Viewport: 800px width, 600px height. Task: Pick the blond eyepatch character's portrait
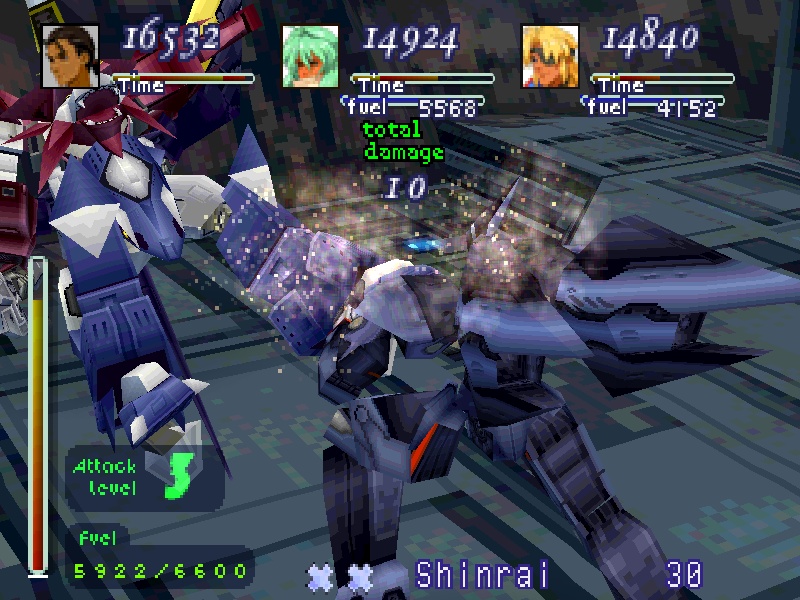pyautogui.click(x=550, y=55)
